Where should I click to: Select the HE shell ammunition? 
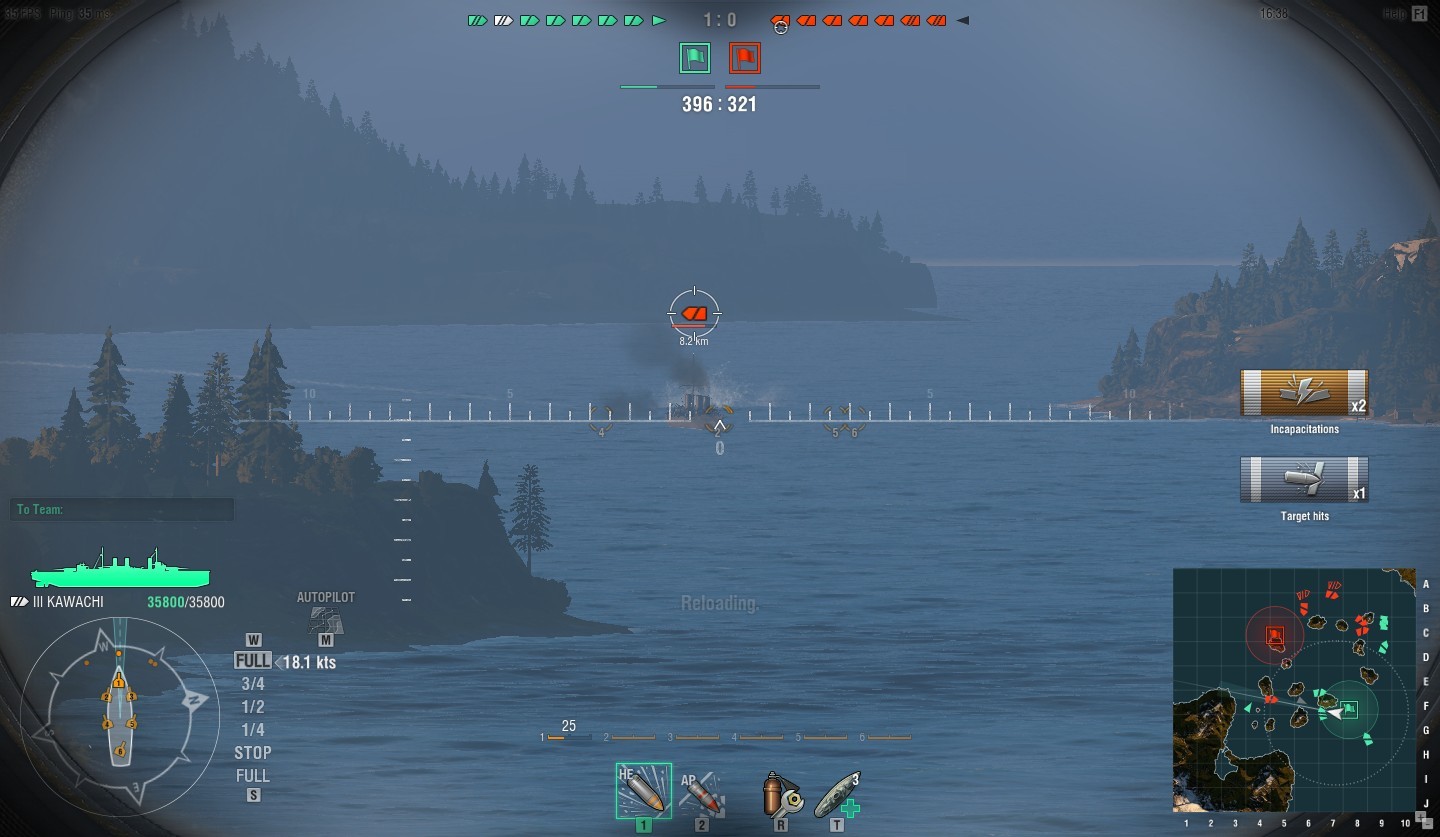coord(643,791)
